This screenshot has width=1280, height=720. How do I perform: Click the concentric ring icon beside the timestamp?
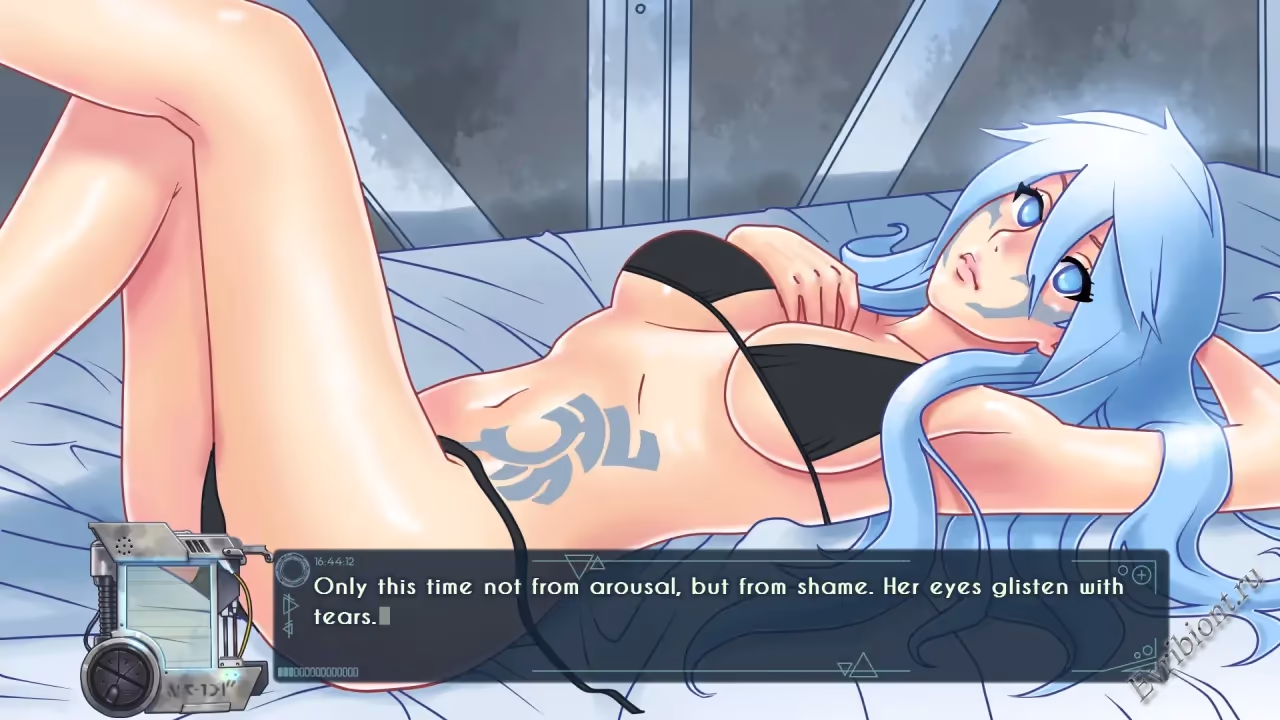coord(293,570)
